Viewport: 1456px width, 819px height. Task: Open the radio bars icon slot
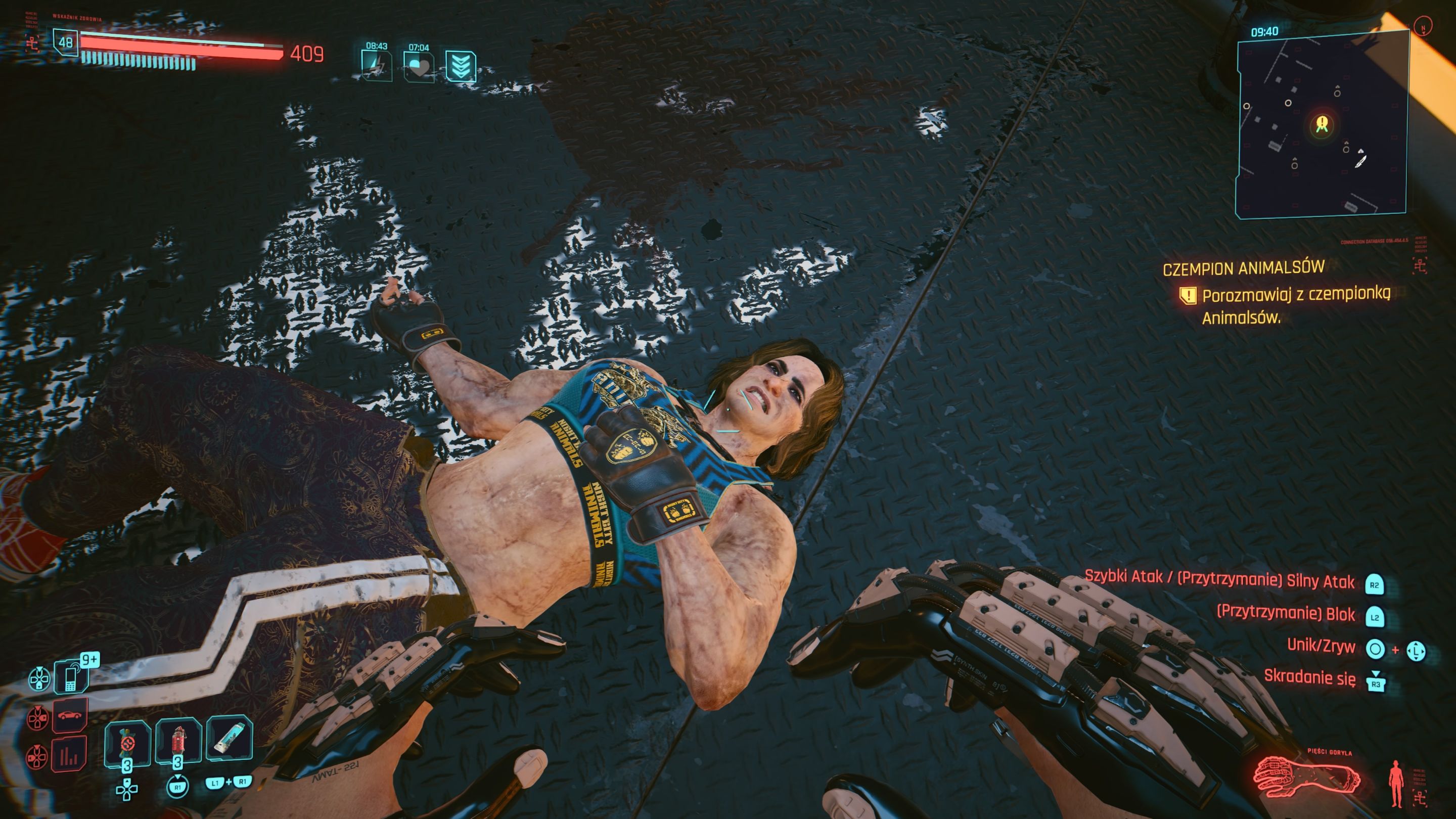point(70,755)
